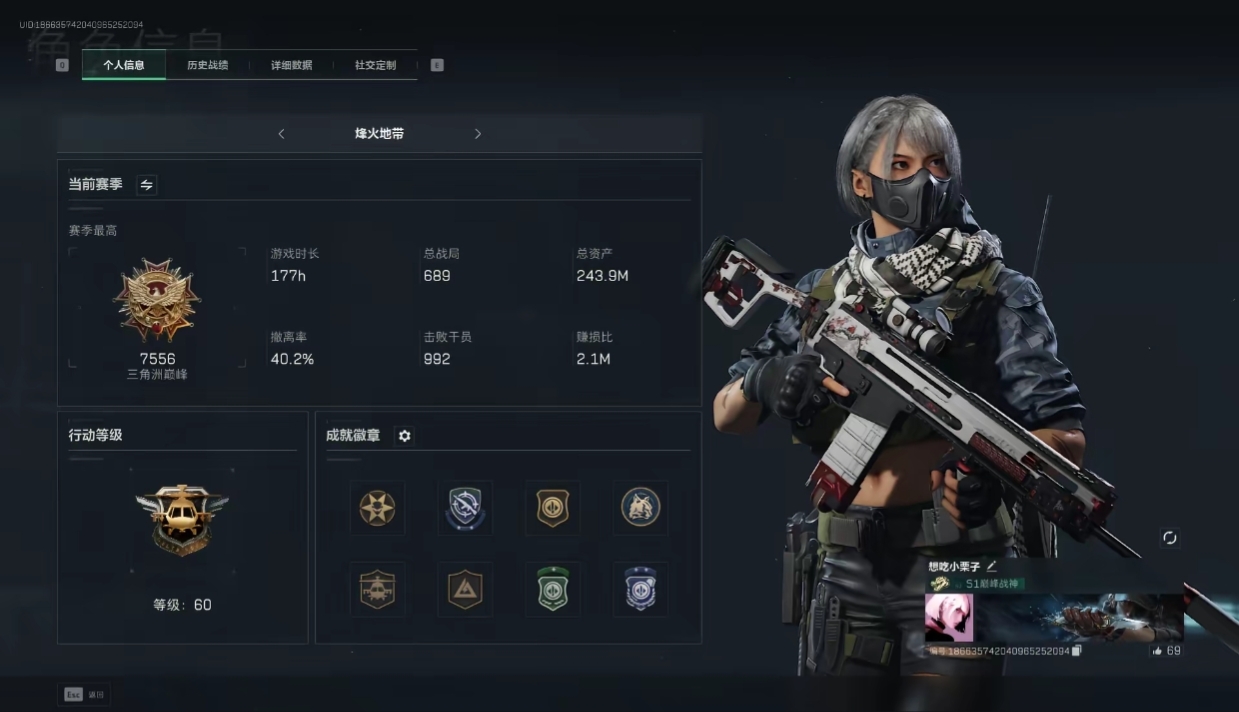This screenshot has height=712, width=1239.
Task: Like the profile with the thumbs-up button
Action: tap(1157, 651)
